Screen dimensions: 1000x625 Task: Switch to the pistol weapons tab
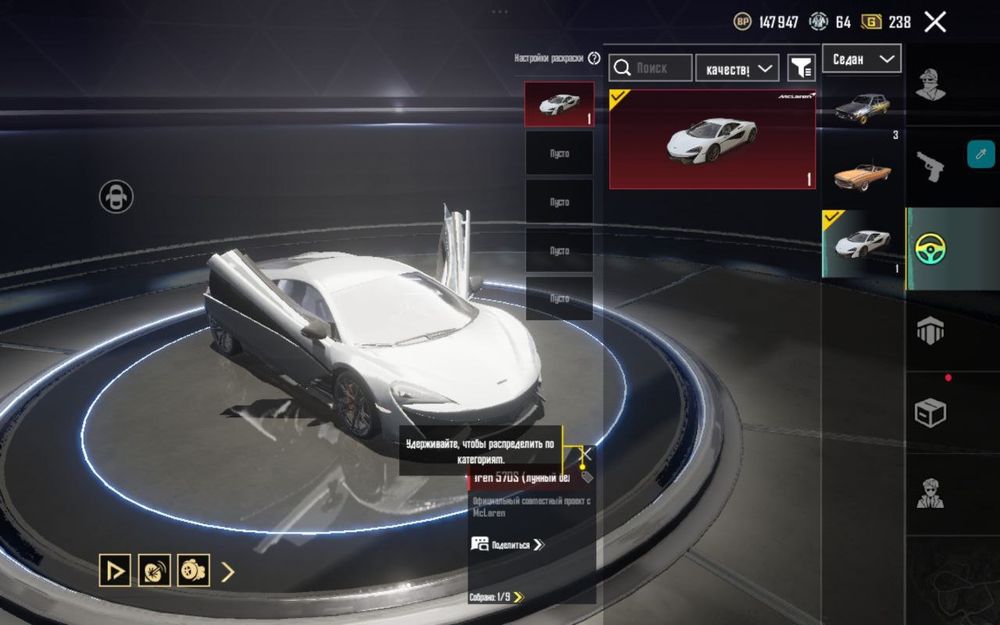tap(930, 165)
